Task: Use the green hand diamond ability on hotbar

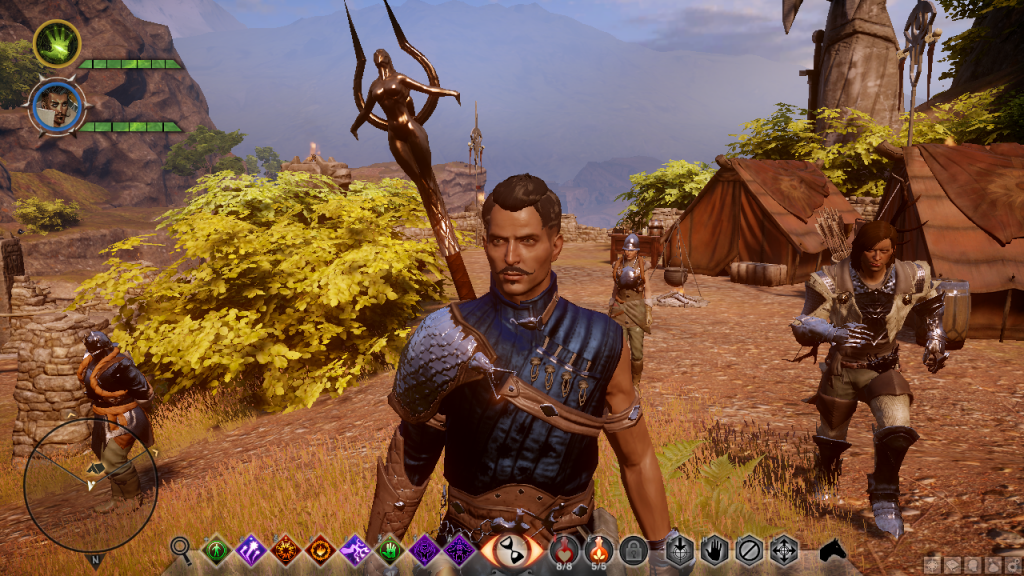Action: (390, 549)
